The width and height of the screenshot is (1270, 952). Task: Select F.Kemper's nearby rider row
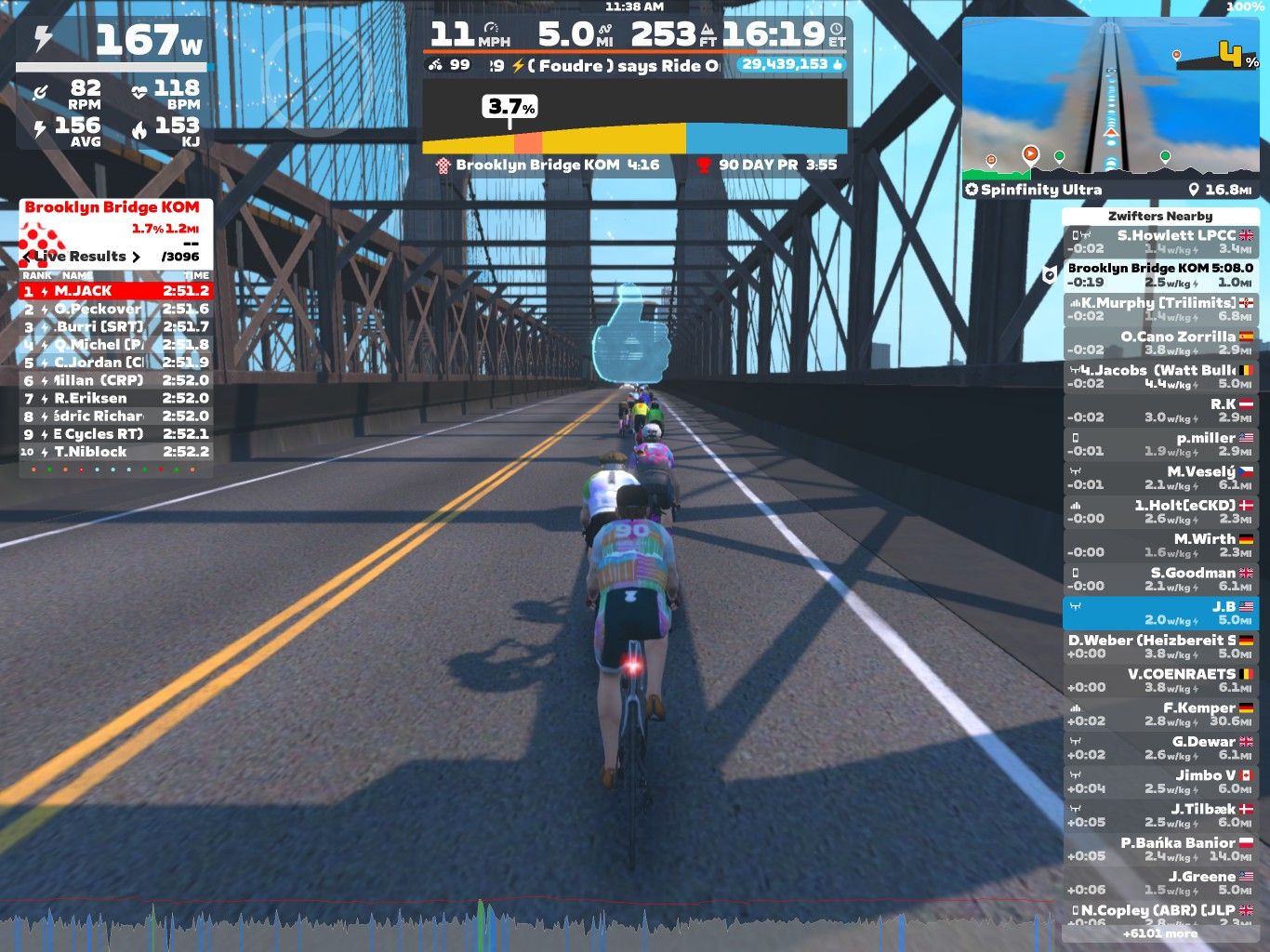coord(1160,714)
